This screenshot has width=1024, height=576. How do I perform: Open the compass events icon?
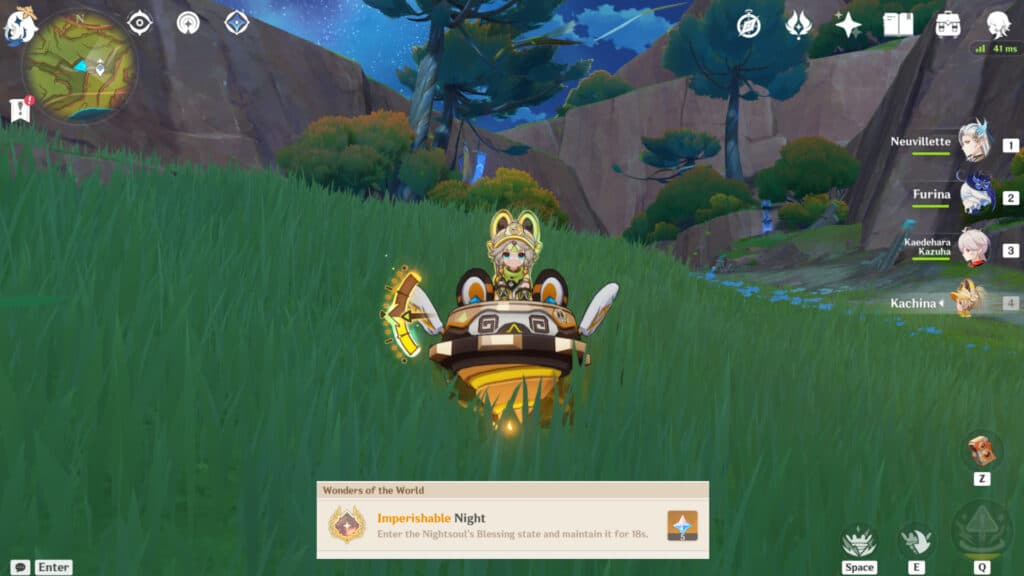[x=748, y=25]
